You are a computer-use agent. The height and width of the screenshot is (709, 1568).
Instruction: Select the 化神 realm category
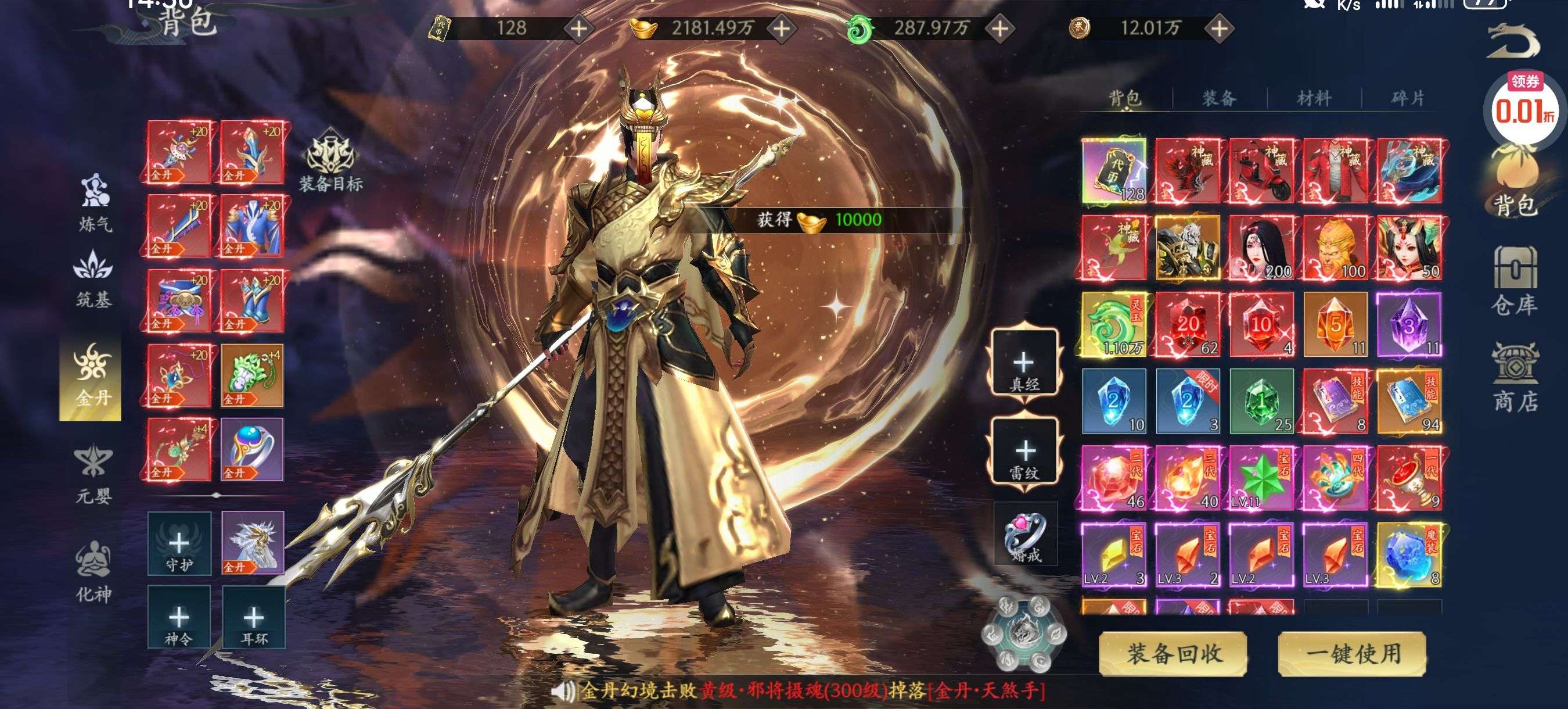pos(93,572)
